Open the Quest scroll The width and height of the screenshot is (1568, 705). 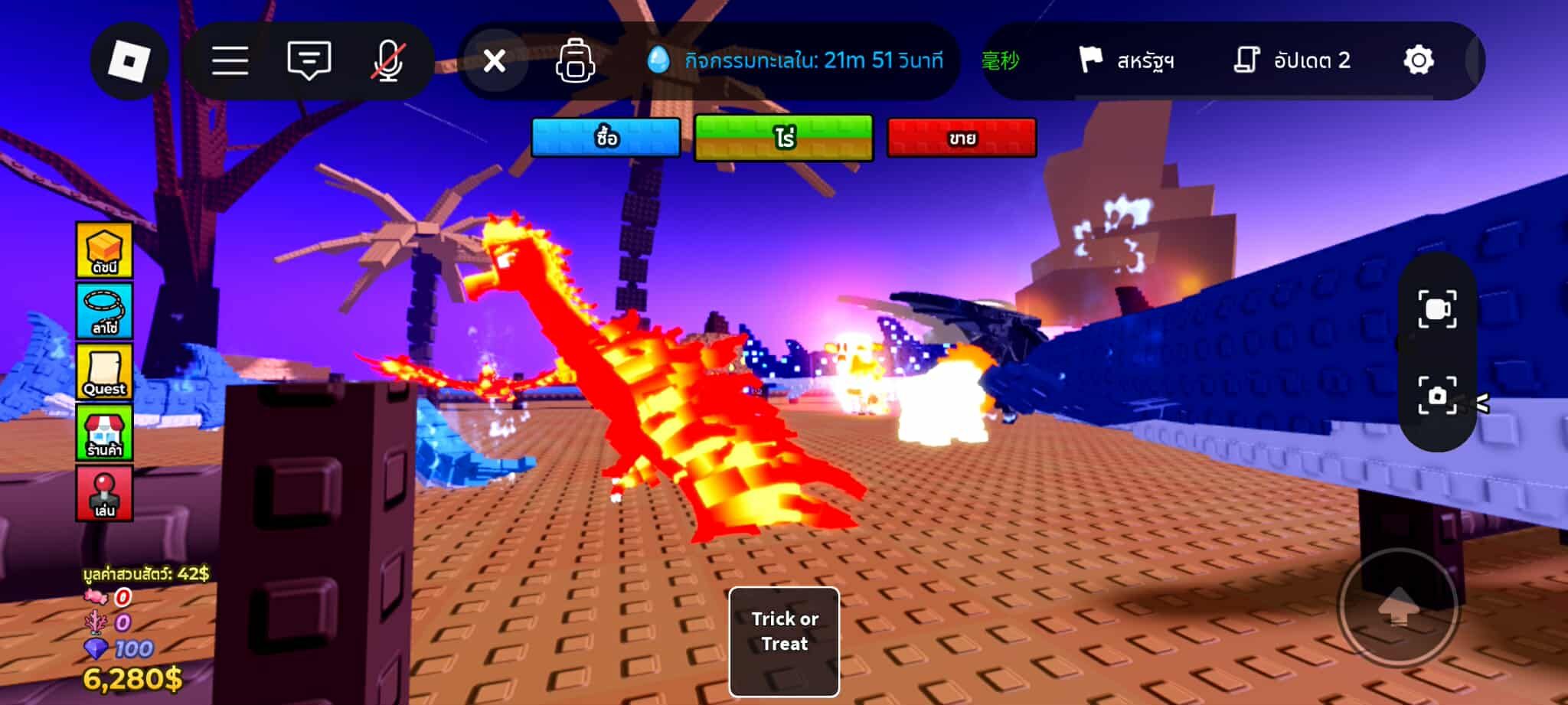(x=104, y=372)
